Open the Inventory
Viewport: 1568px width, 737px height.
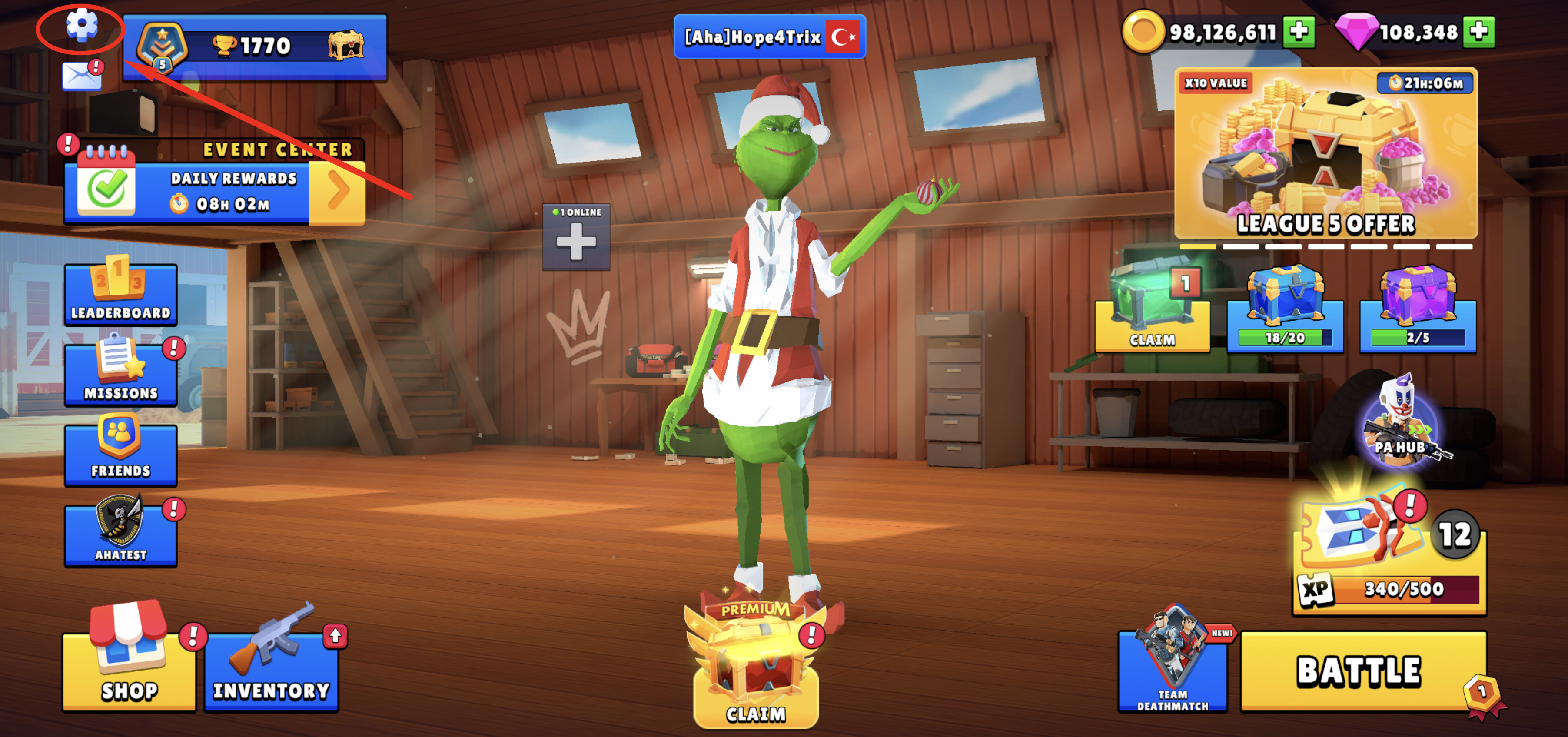click(x=271, y=670)
